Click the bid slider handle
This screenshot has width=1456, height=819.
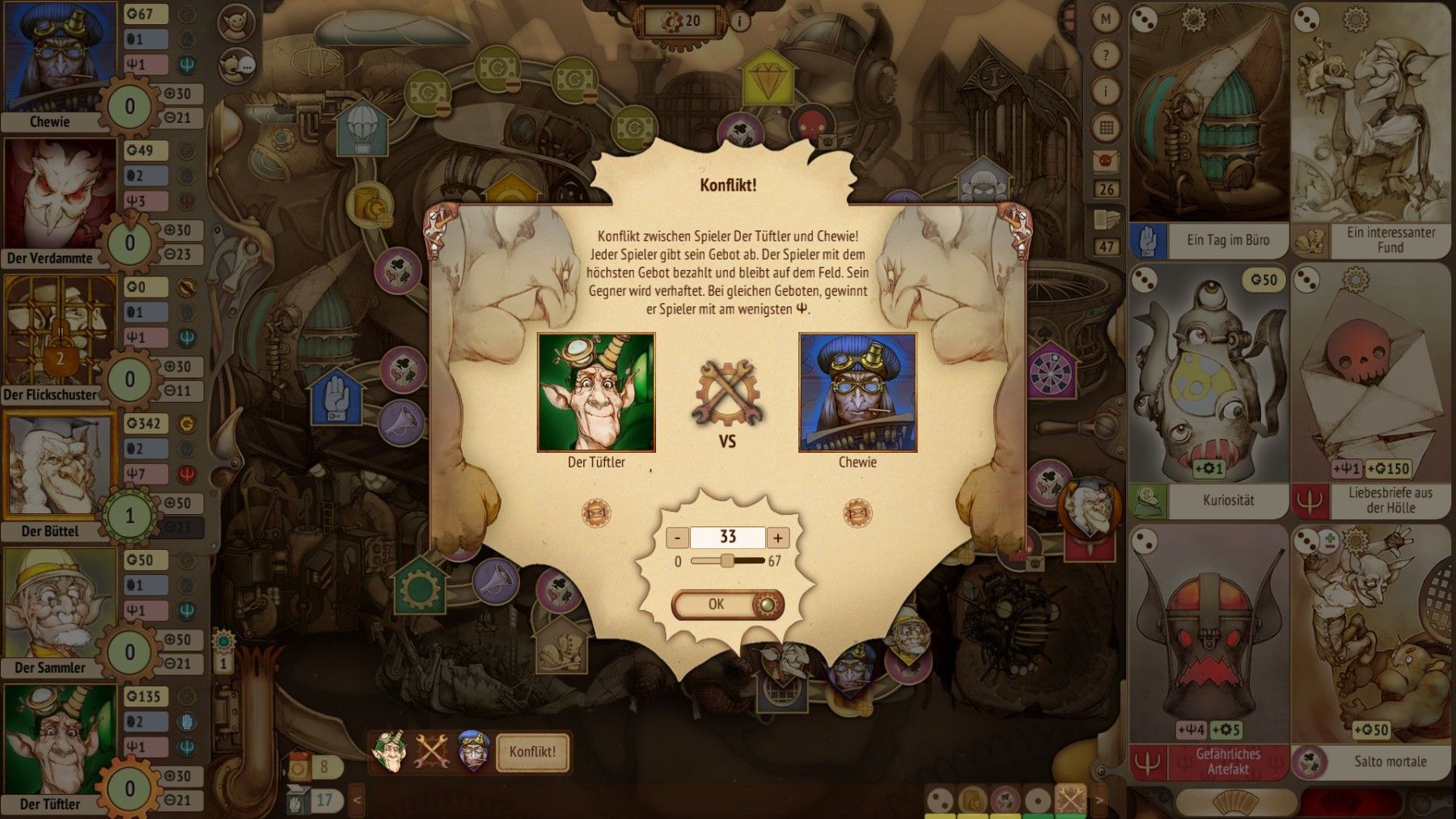[x=727, y=560]
